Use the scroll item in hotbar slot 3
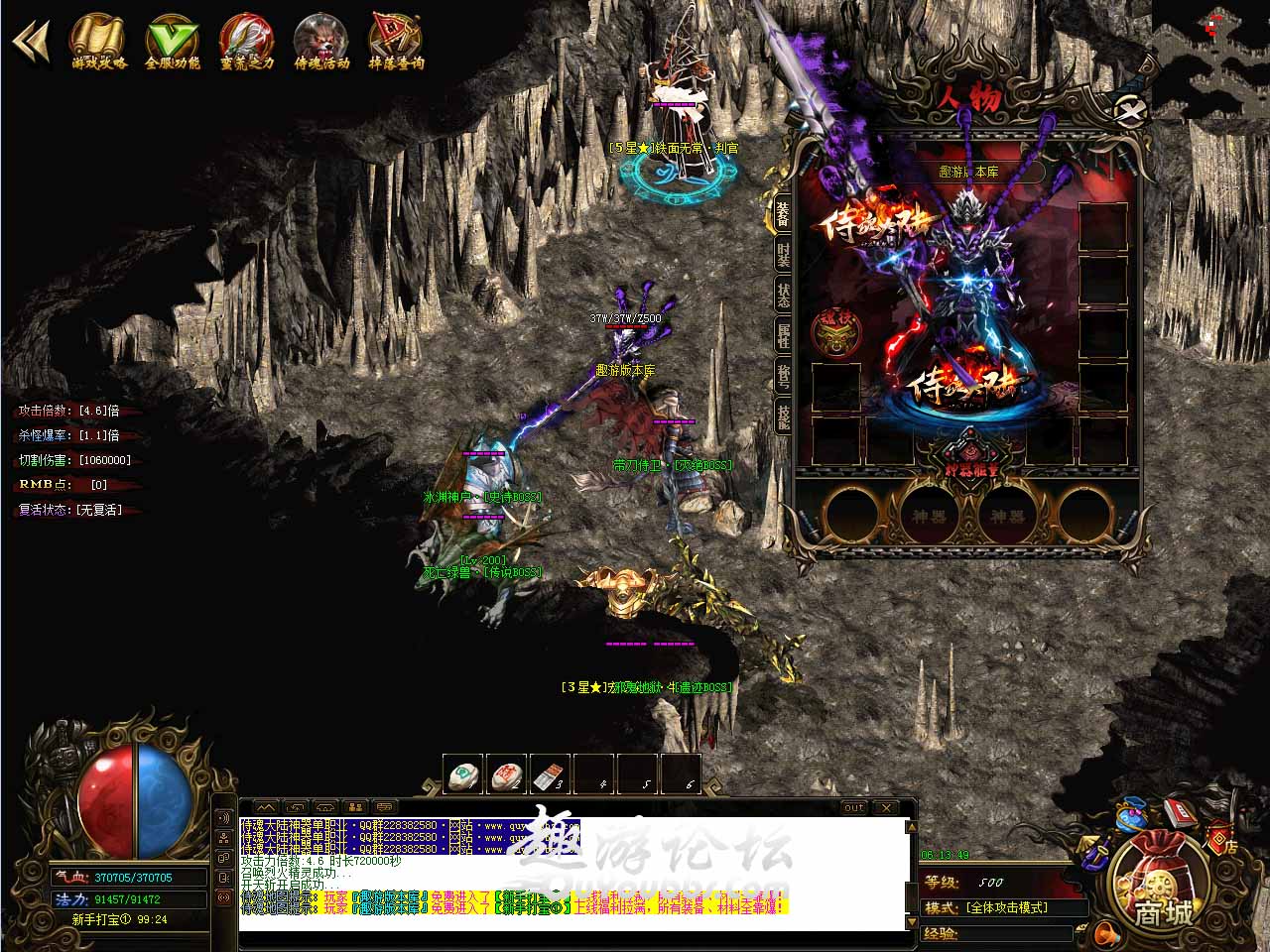The height and width of the screenshot is (952, 1270). tap(551, 775)
